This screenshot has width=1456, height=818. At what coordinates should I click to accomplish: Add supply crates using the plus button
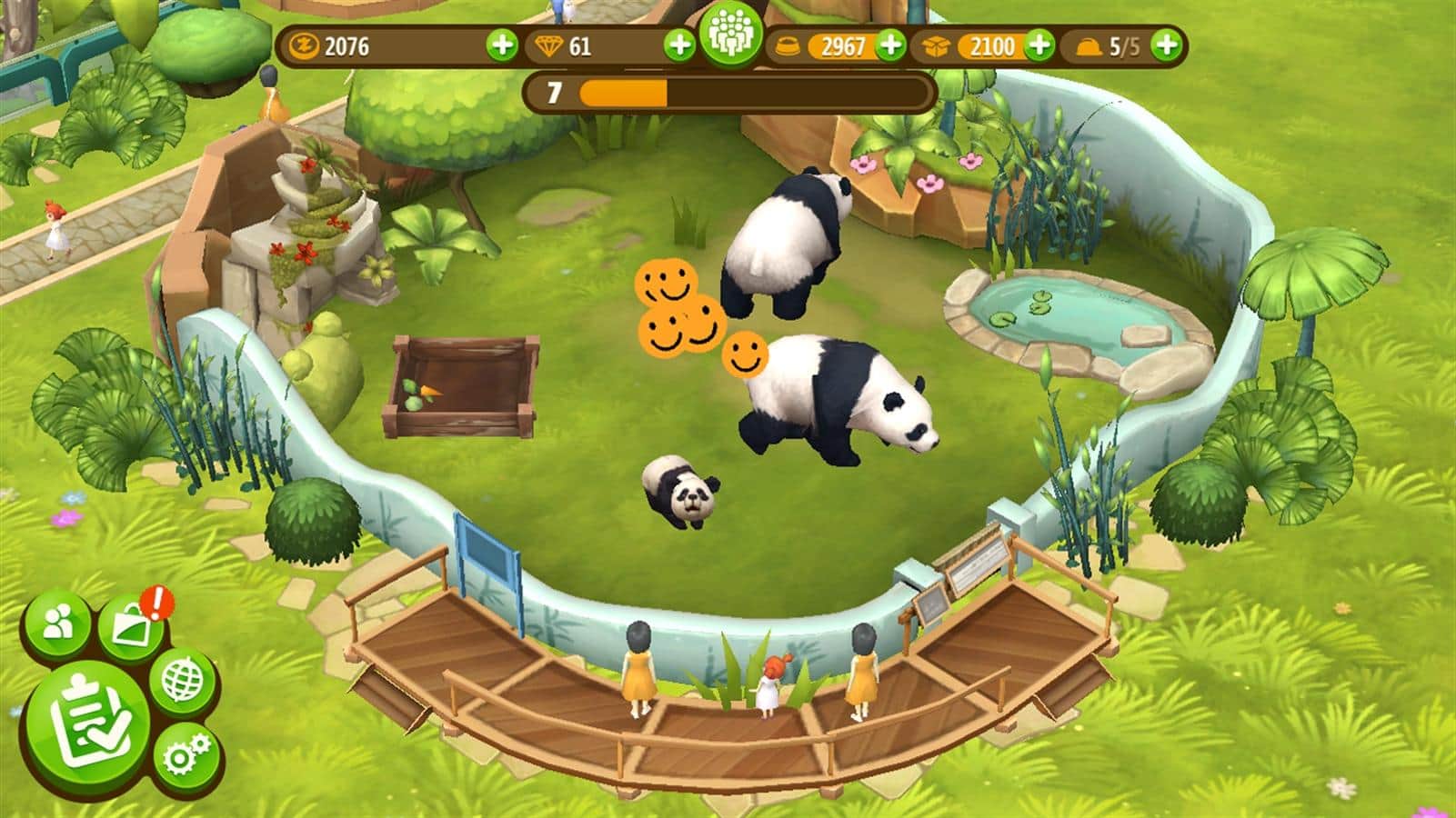[1039, 45]
